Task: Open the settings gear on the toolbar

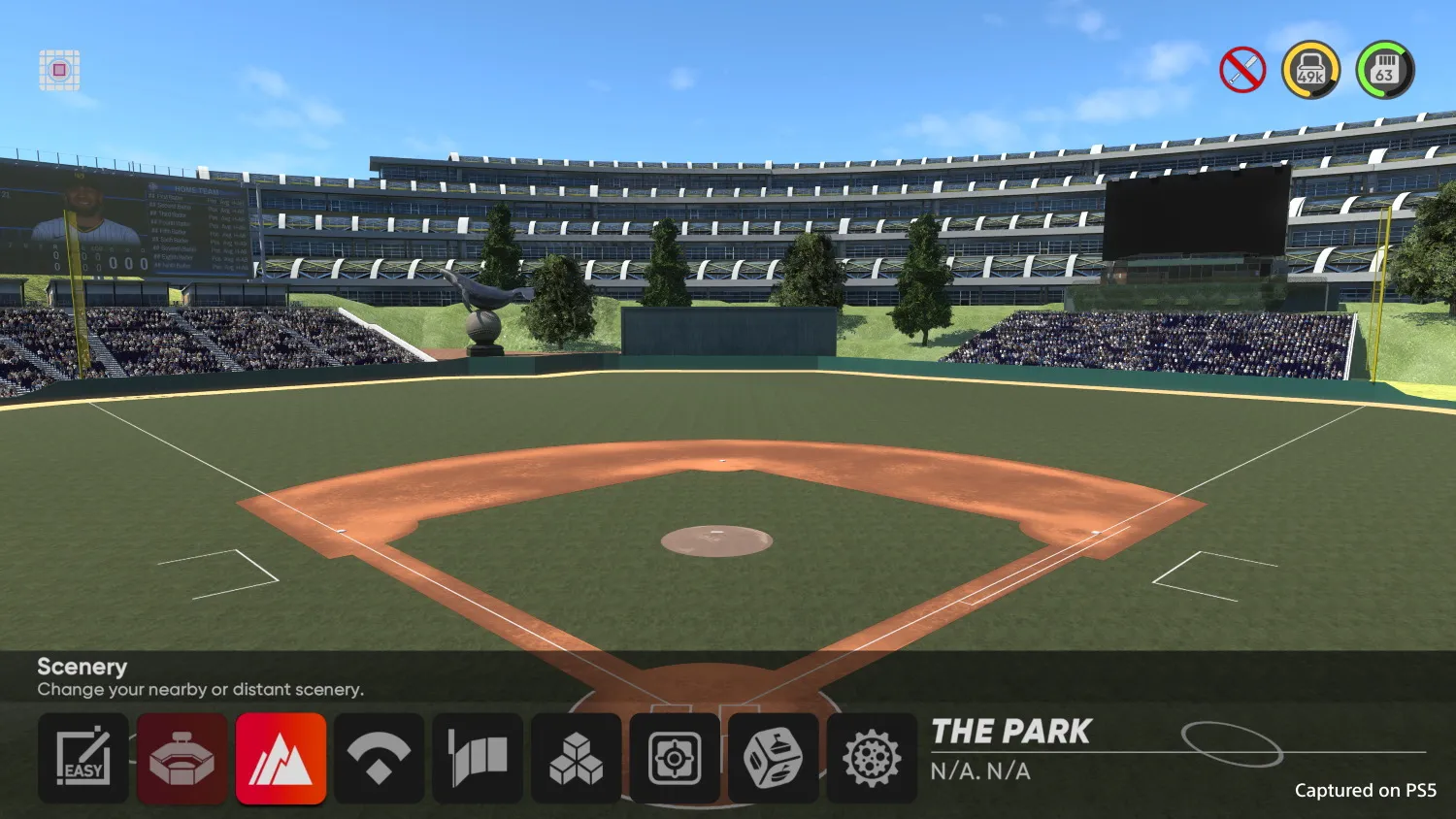Action: (872, 758)
